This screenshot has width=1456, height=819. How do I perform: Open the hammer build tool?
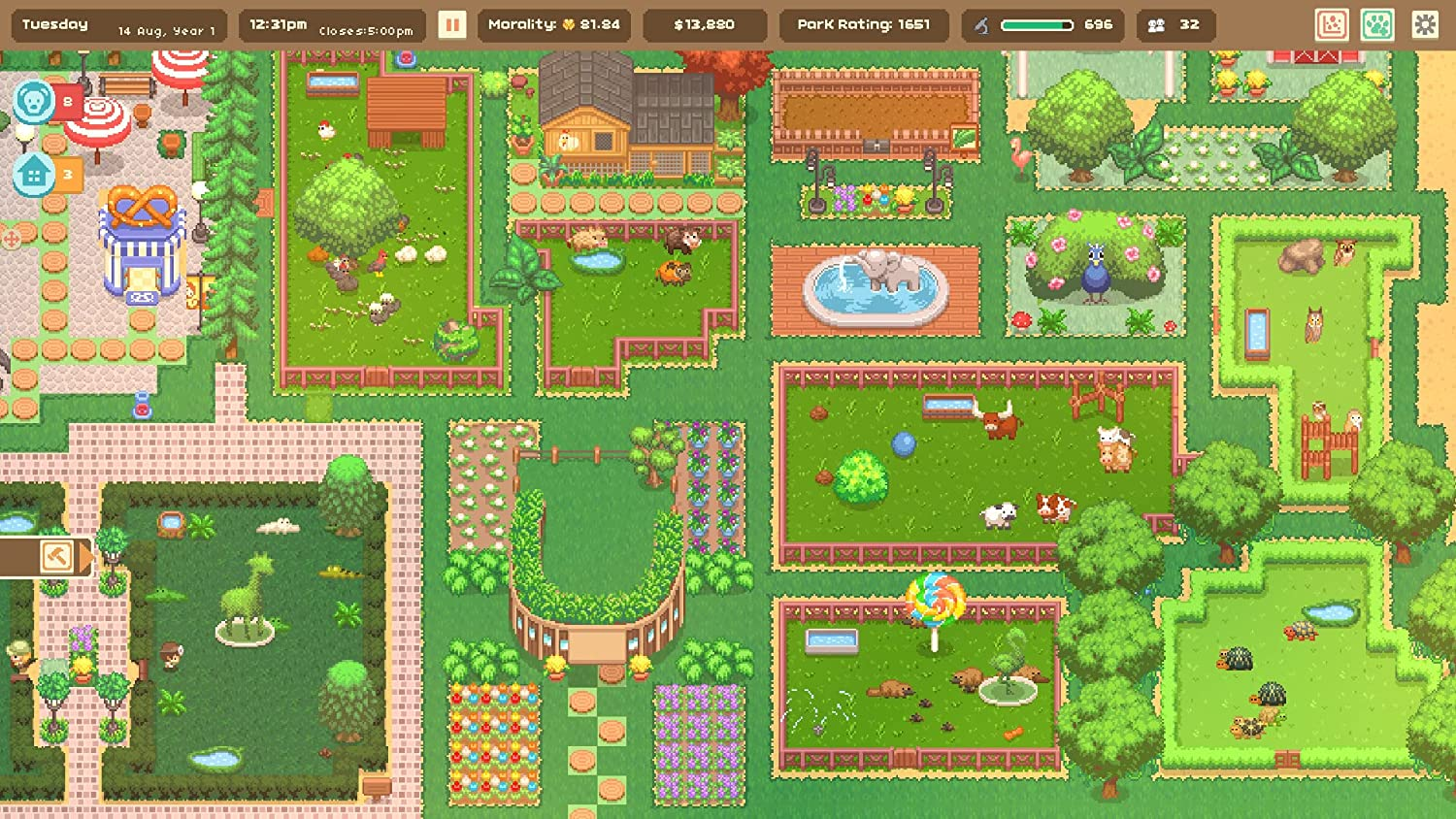(55, 558)
